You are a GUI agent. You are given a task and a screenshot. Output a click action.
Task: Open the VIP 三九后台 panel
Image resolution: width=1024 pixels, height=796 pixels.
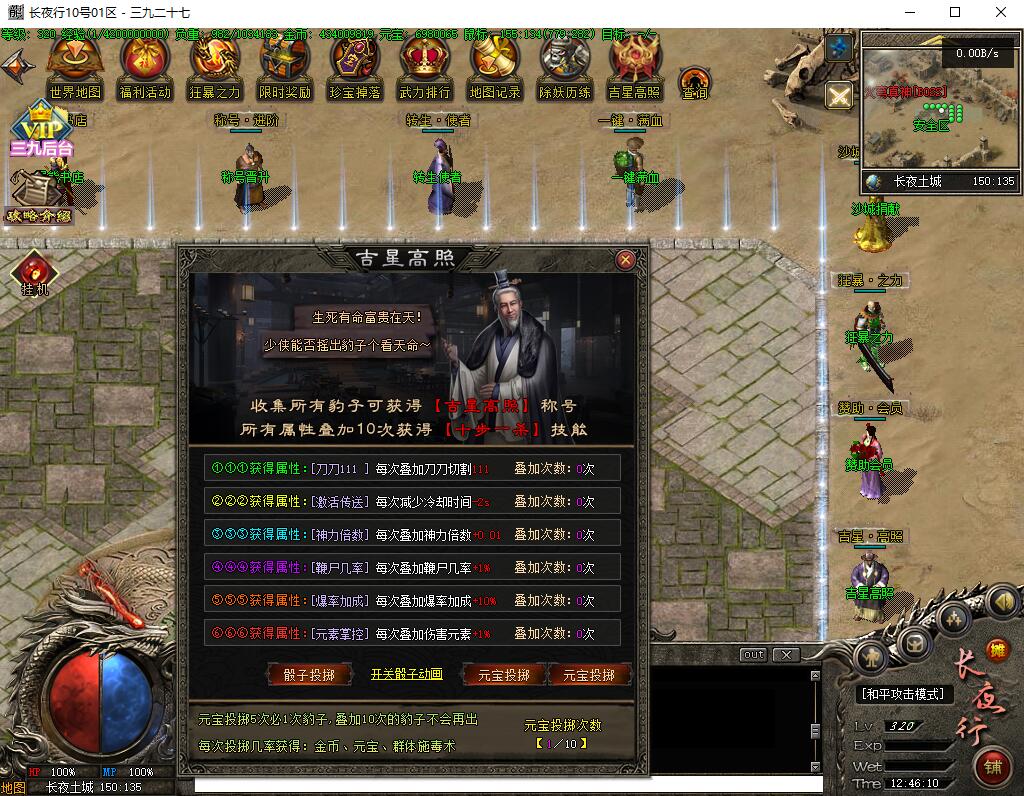pos(42,128)
